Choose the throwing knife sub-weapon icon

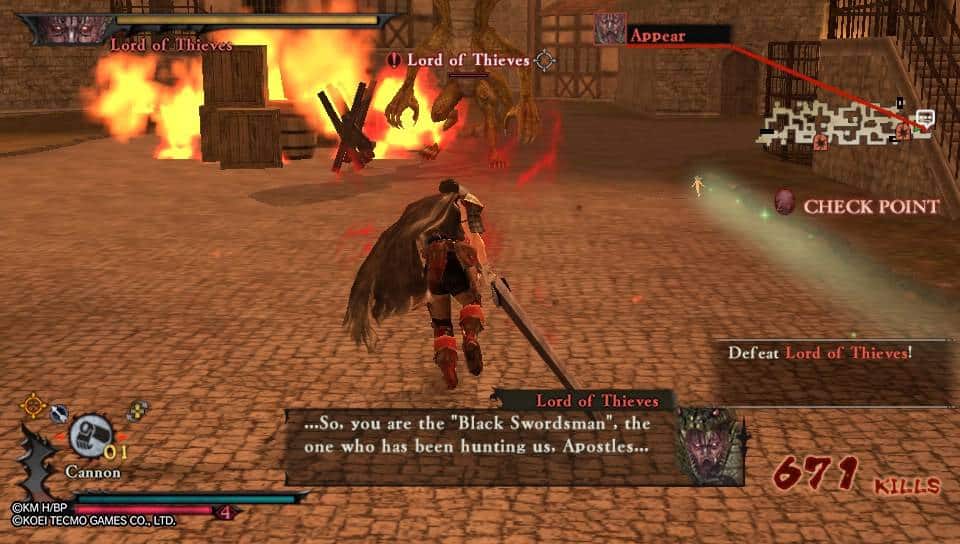pyautogui.click(x=59, y=413)
